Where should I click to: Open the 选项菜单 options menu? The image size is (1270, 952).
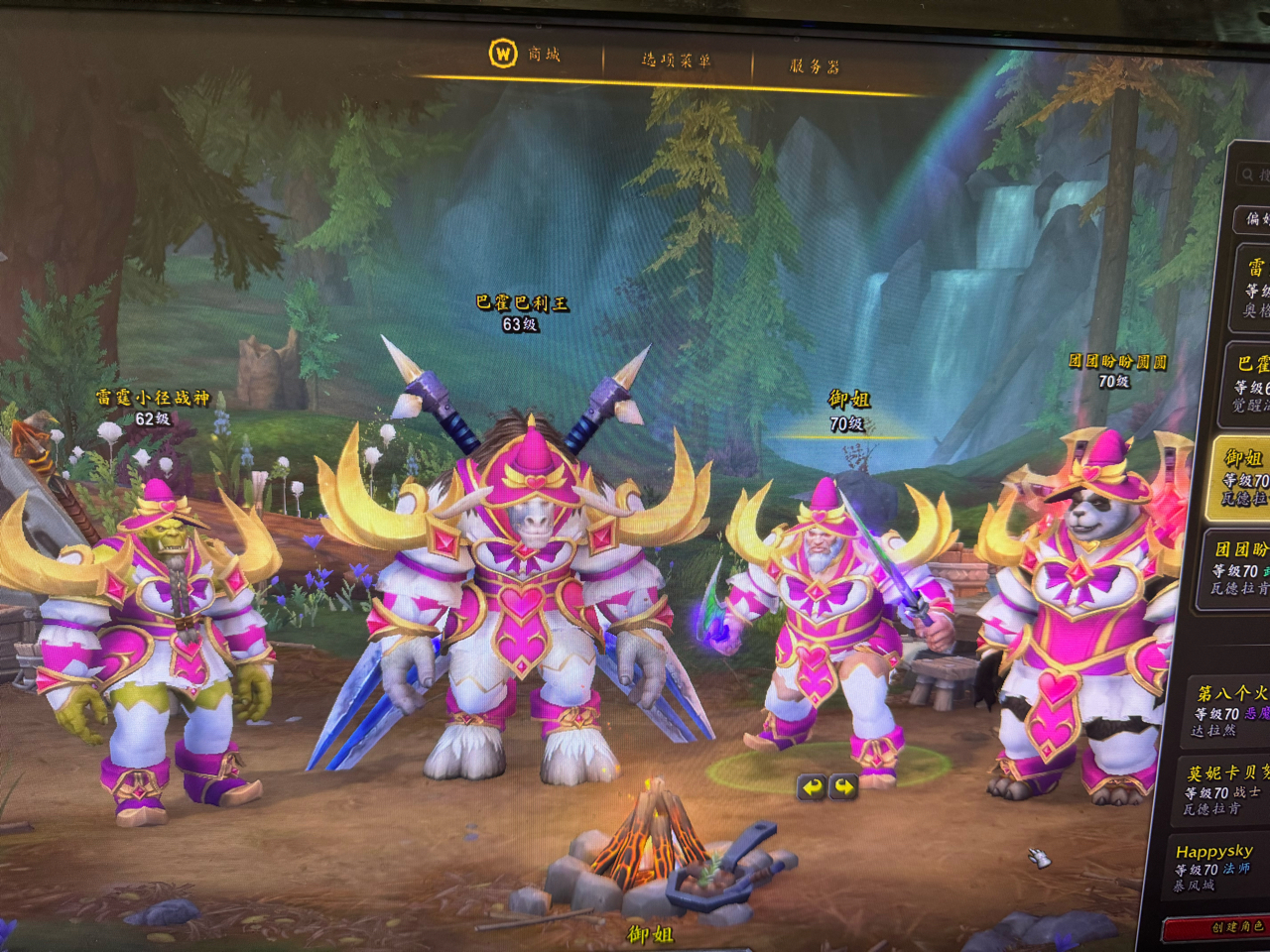pos(676,60)
